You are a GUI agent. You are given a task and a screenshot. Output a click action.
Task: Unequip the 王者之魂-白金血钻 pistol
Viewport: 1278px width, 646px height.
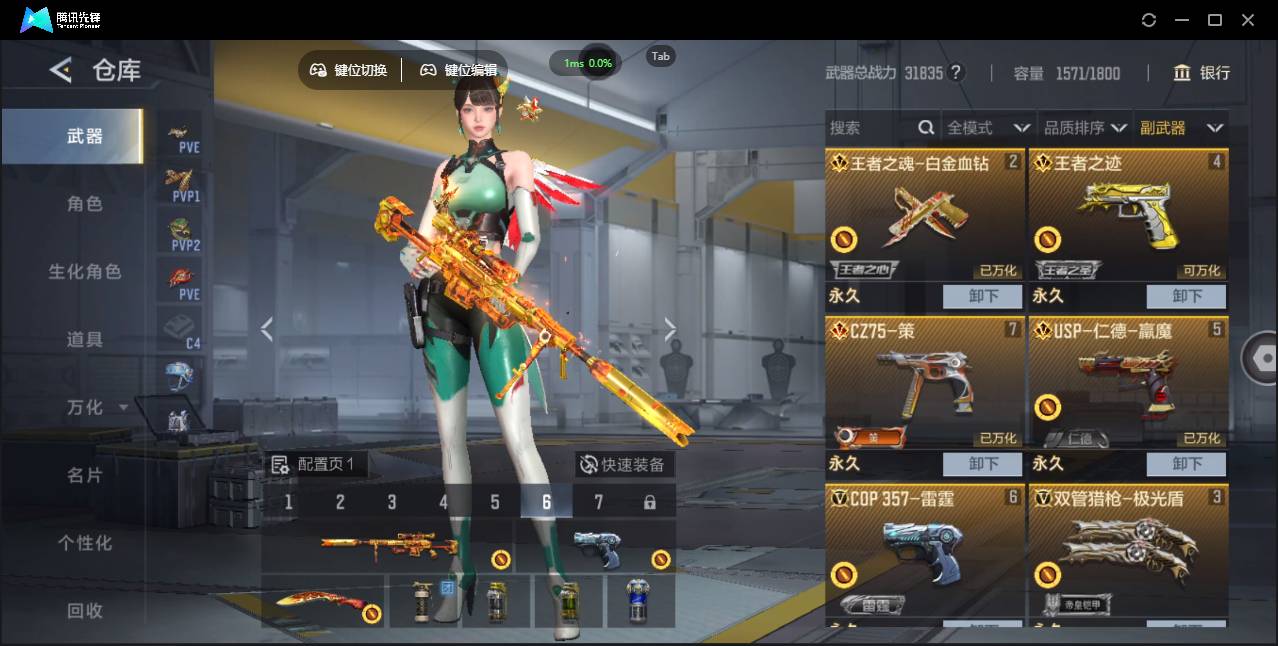coord(982,296)
